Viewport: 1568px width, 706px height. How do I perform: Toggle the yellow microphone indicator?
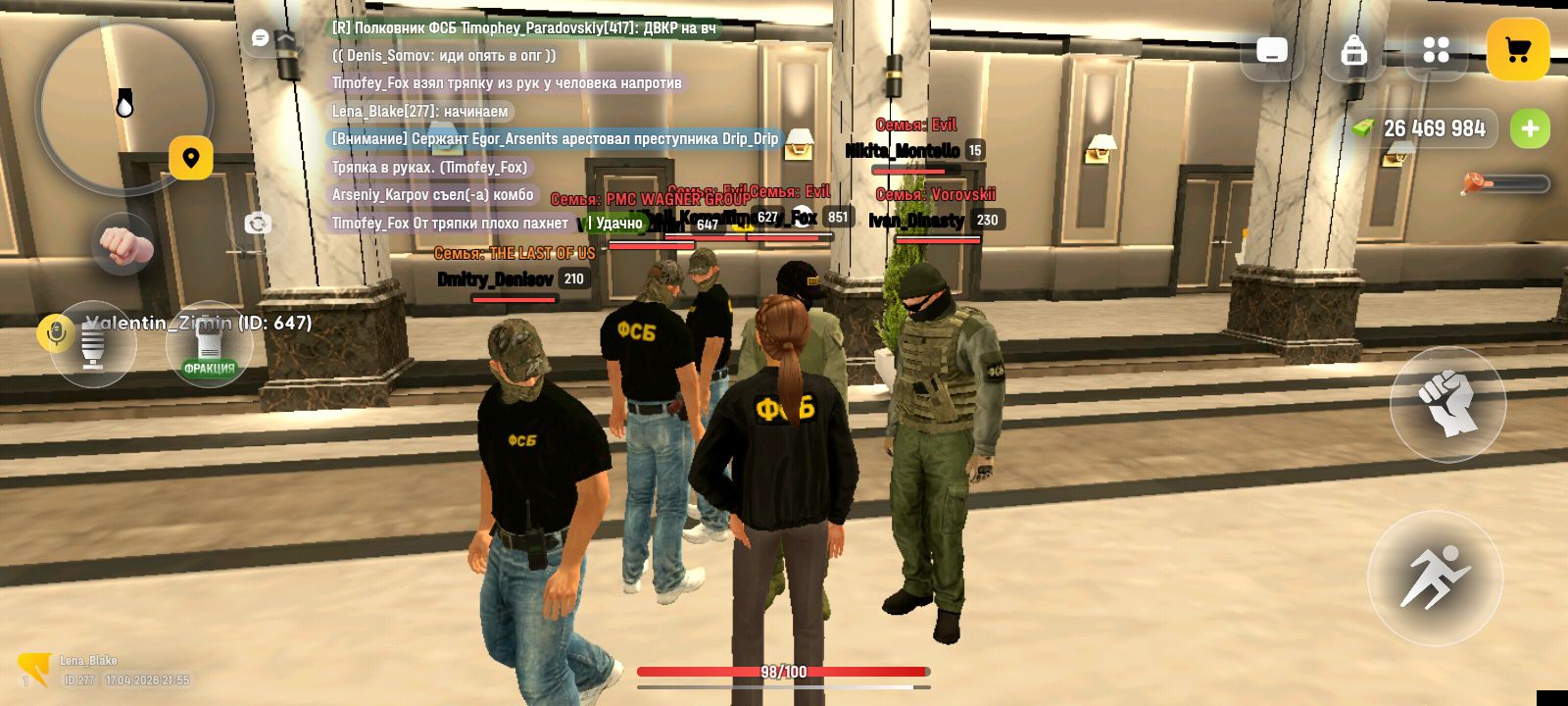coord(55,333)
